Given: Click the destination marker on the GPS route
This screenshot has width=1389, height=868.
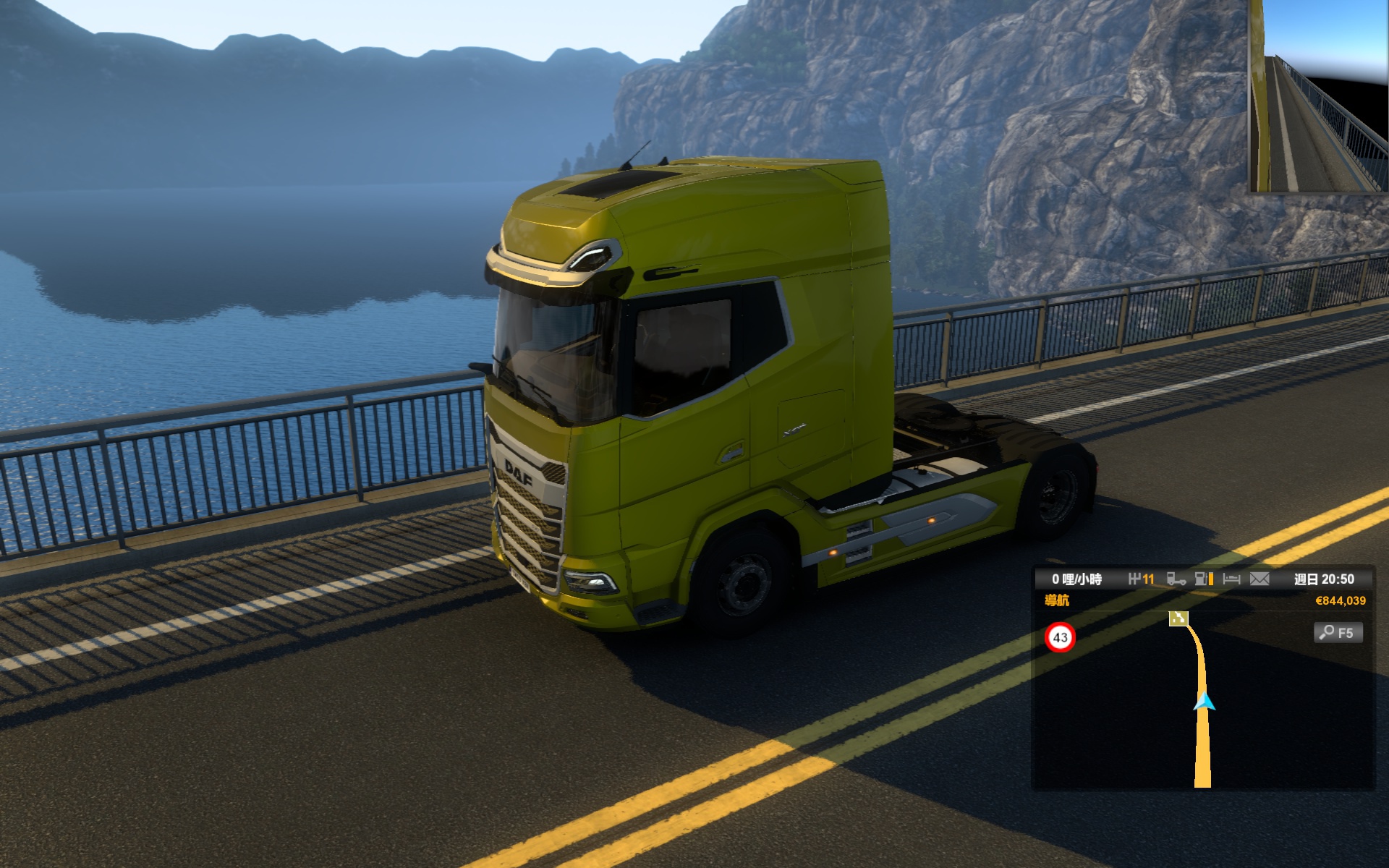Looking at the screenshot, I should click(1178, 618).
